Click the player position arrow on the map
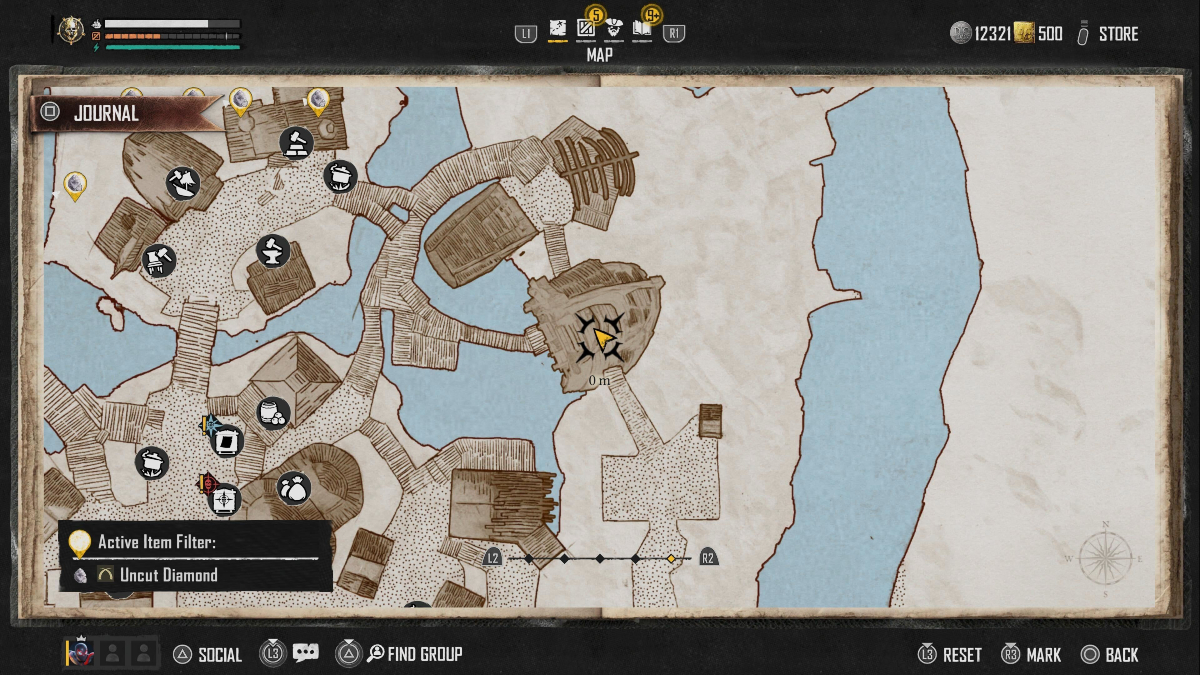 (602, 338)
